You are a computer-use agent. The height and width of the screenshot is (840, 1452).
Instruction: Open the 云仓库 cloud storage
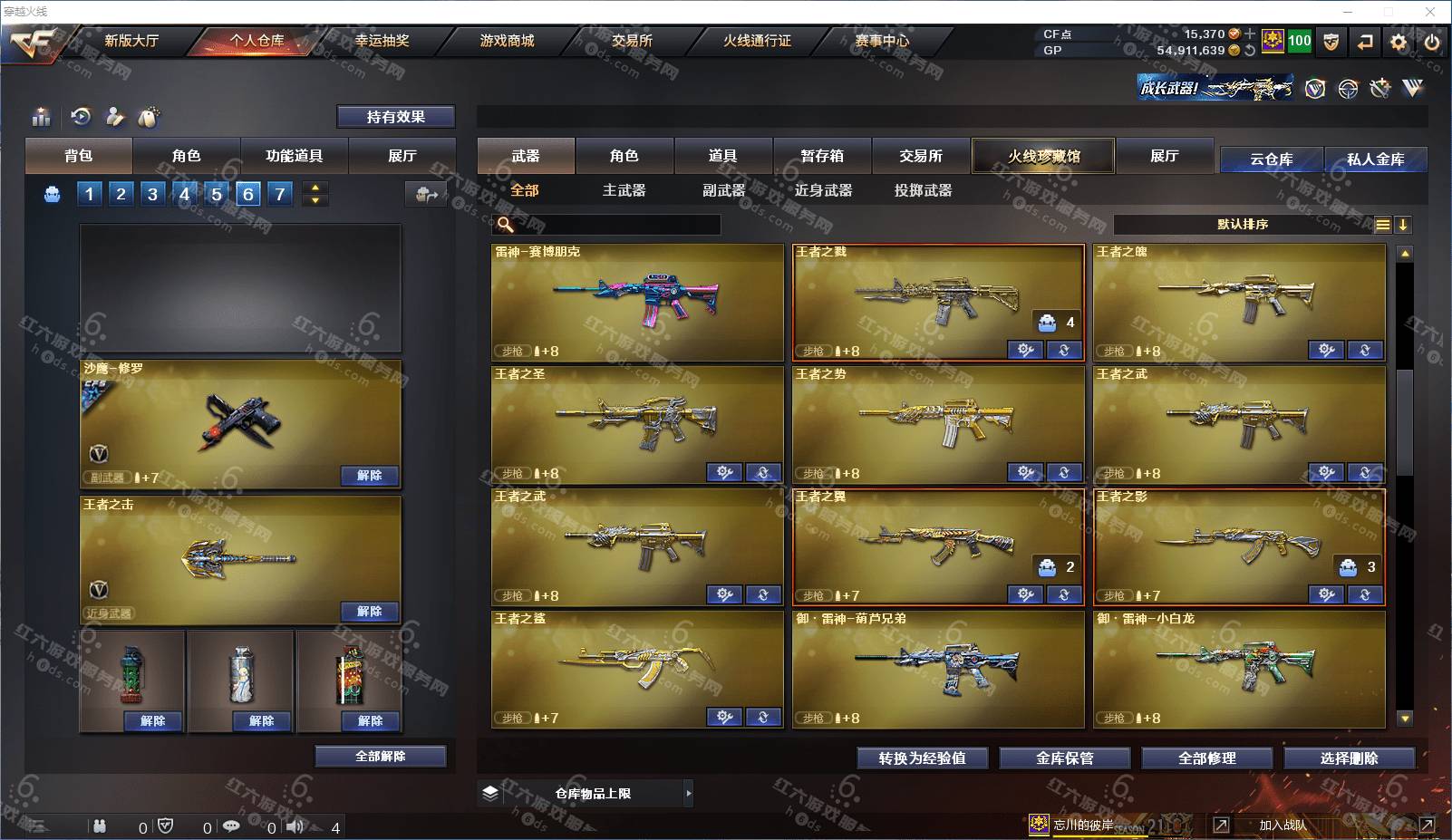[x=1271, y=159]
